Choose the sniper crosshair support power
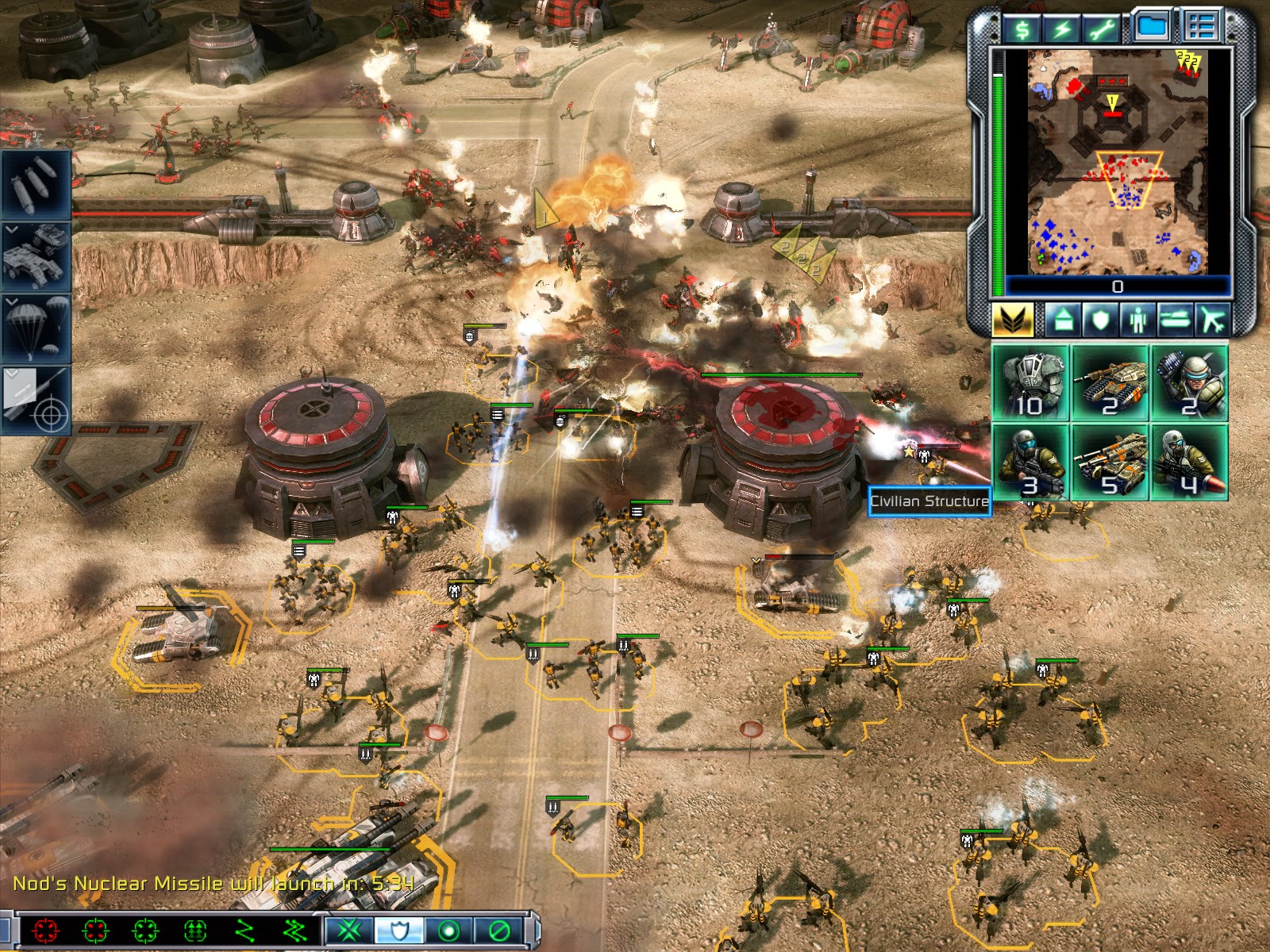The width and height of the screenshot is (1270, 952). click(x=35, y=401)
